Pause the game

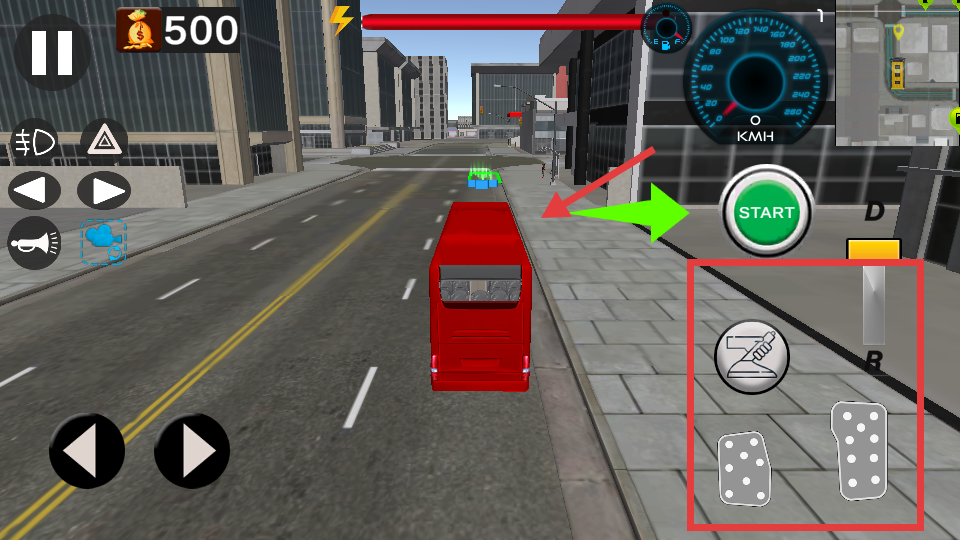52,53
